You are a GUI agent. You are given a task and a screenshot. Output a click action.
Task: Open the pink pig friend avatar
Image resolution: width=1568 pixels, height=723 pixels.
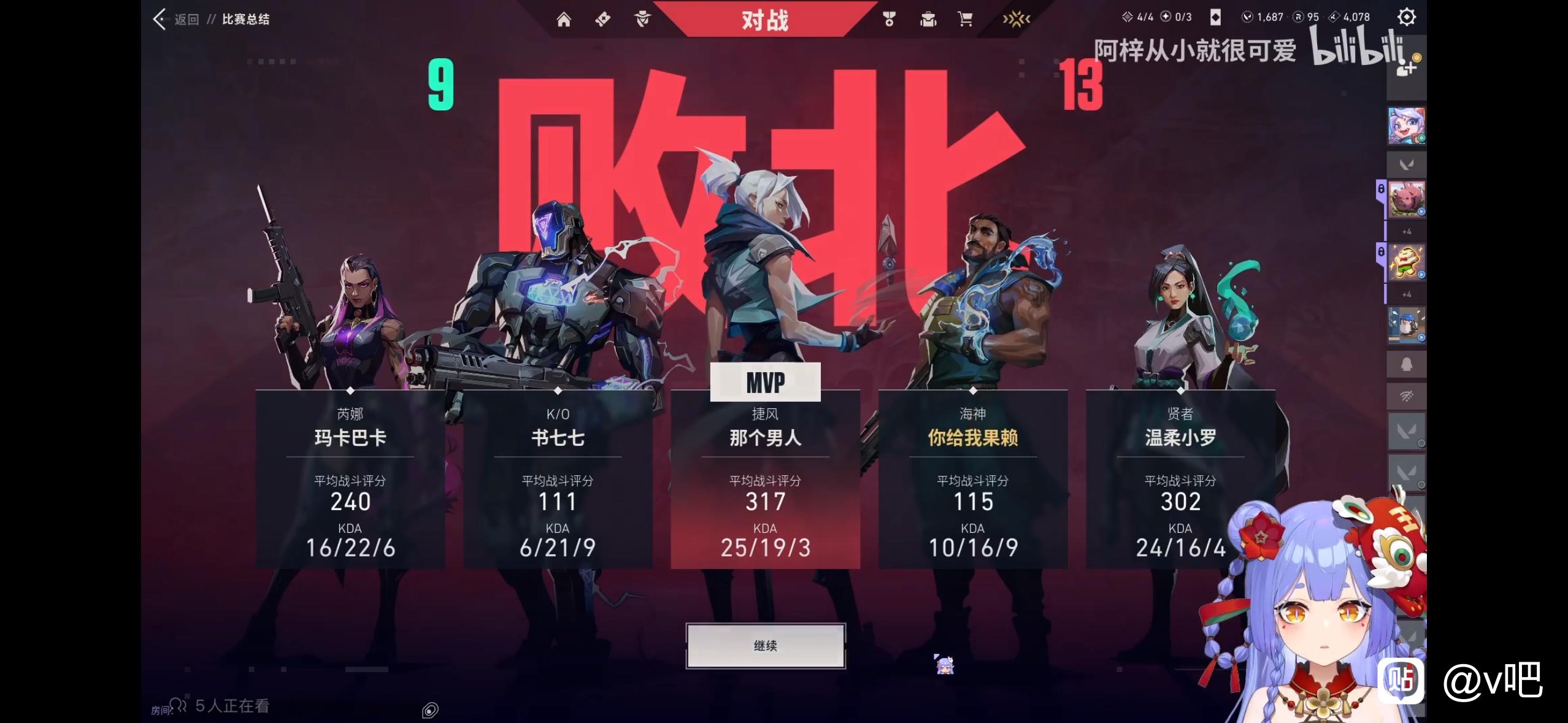click(1405, 199)
